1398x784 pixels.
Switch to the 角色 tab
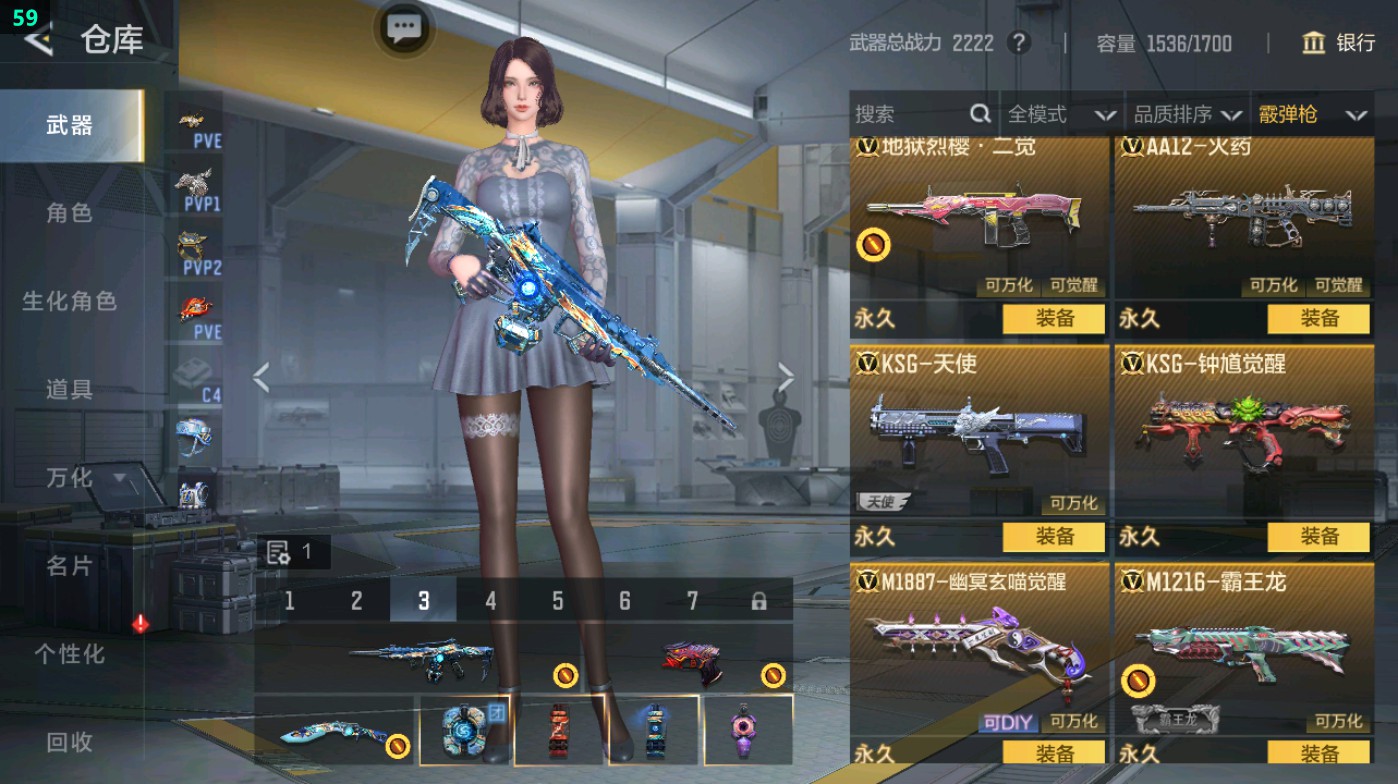pos(69,213)
